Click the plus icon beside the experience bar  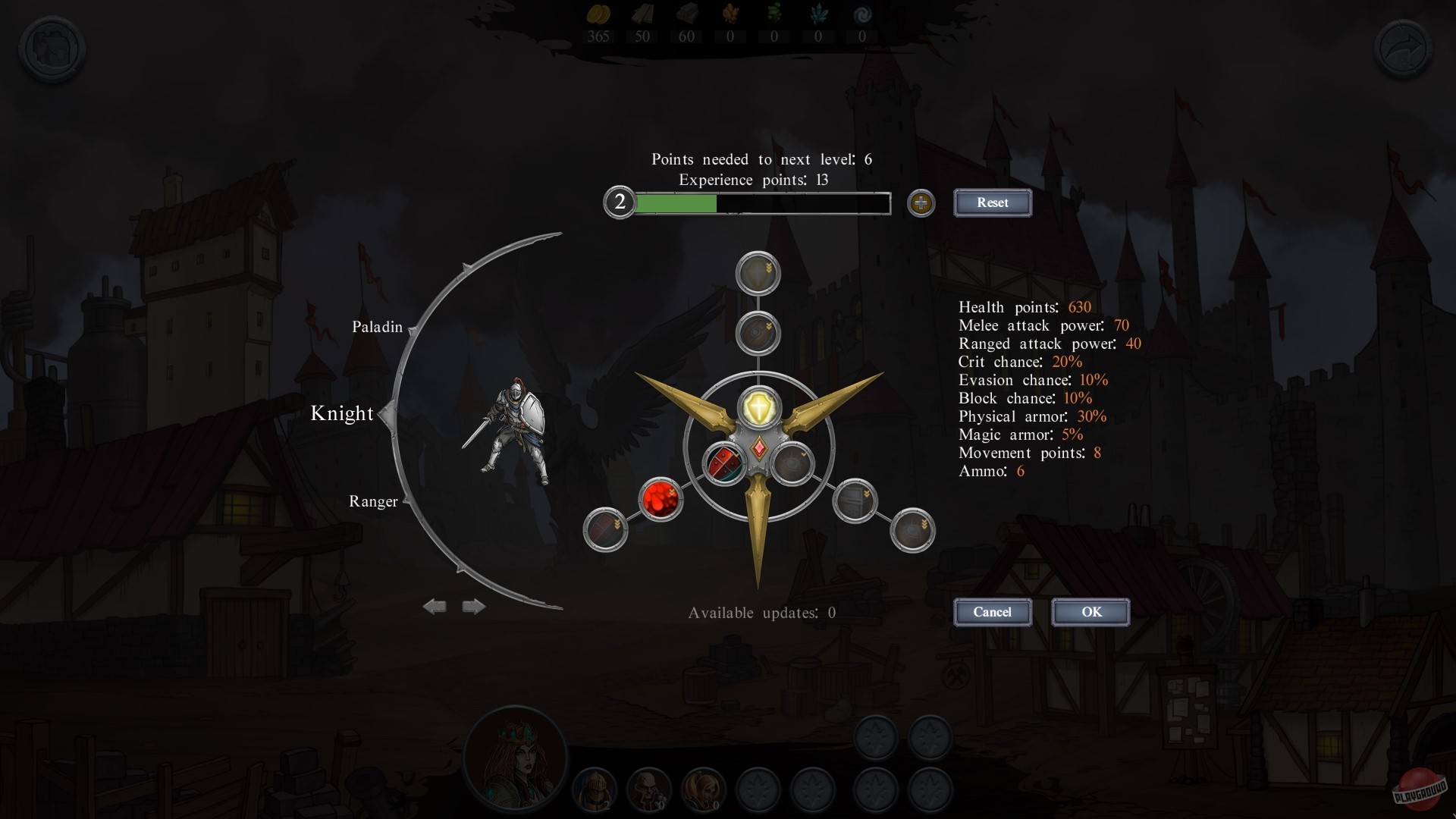coord(921,203)
